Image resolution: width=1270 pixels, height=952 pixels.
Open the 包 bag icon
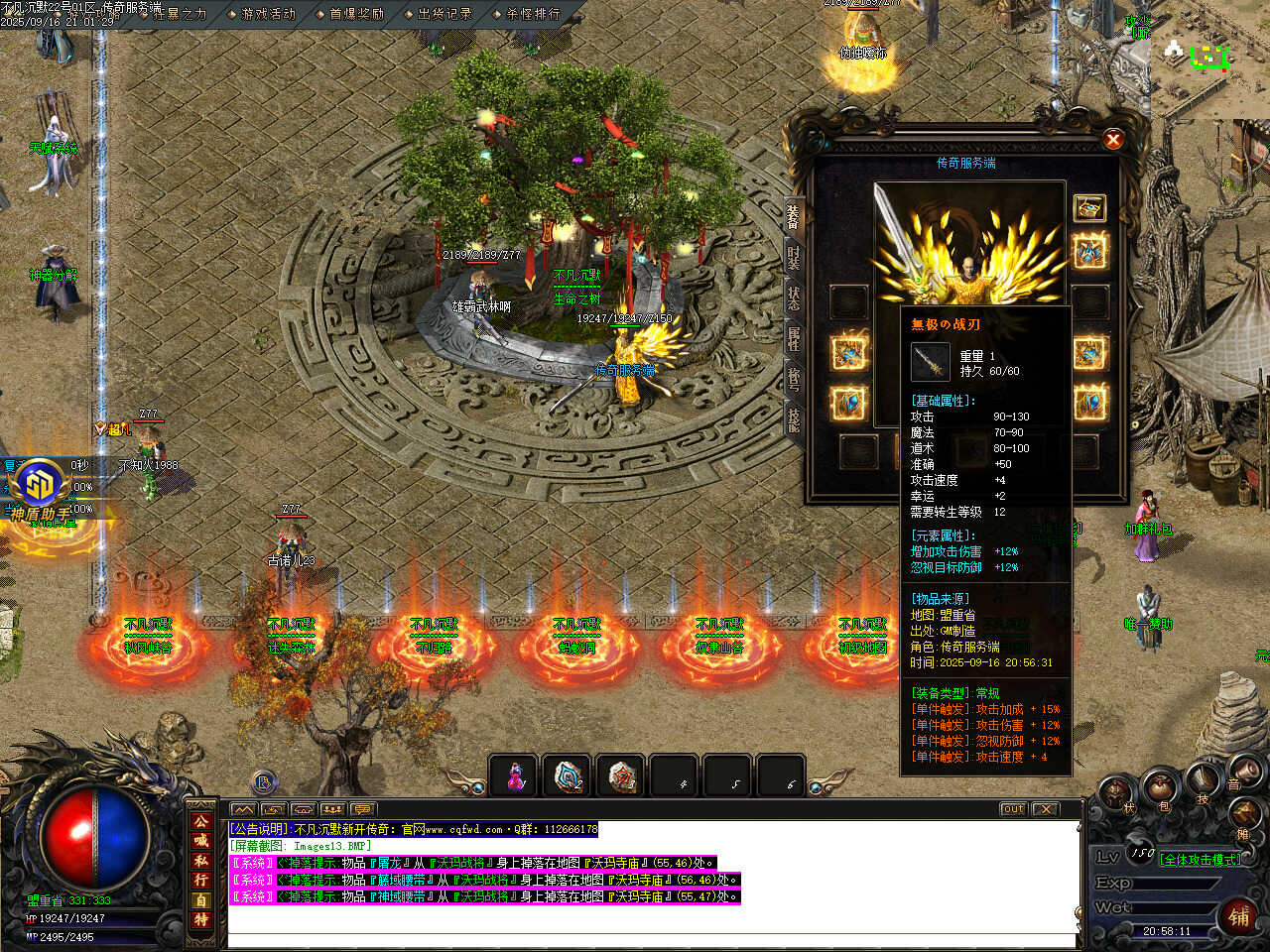(x=1163, y=790)
